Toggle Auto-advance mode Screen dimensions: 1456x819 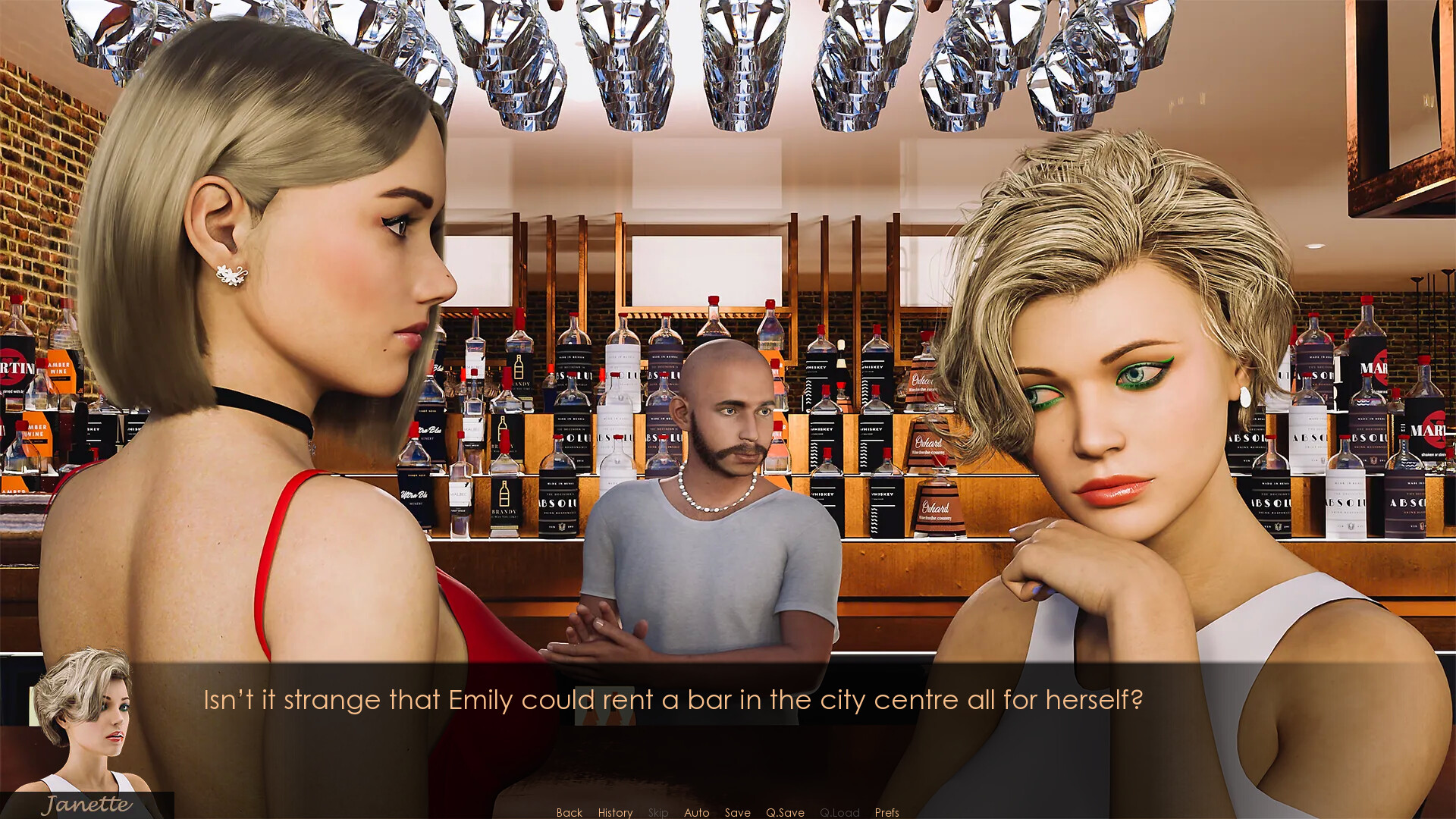tap(696, 812)
